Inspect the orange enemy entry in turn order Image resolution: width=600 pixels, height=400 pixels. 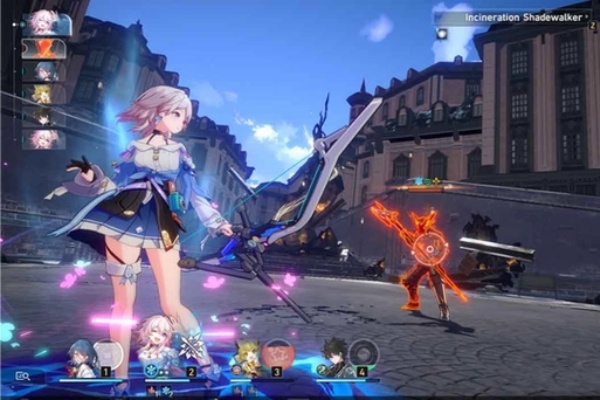click(43, 48)
